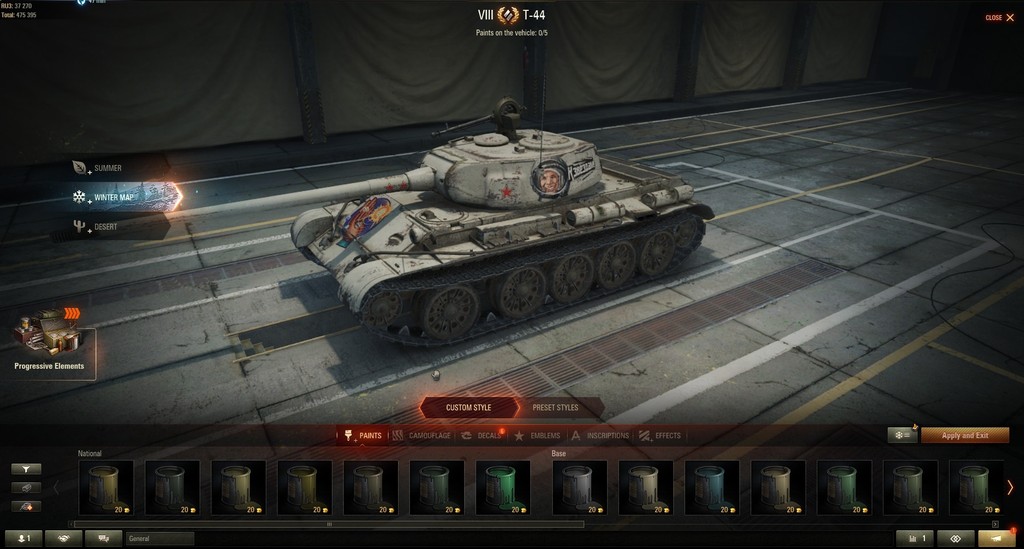Open the season toggle button beside Apply
This screenshot has width=1024, height=549.
coord(902,436)
